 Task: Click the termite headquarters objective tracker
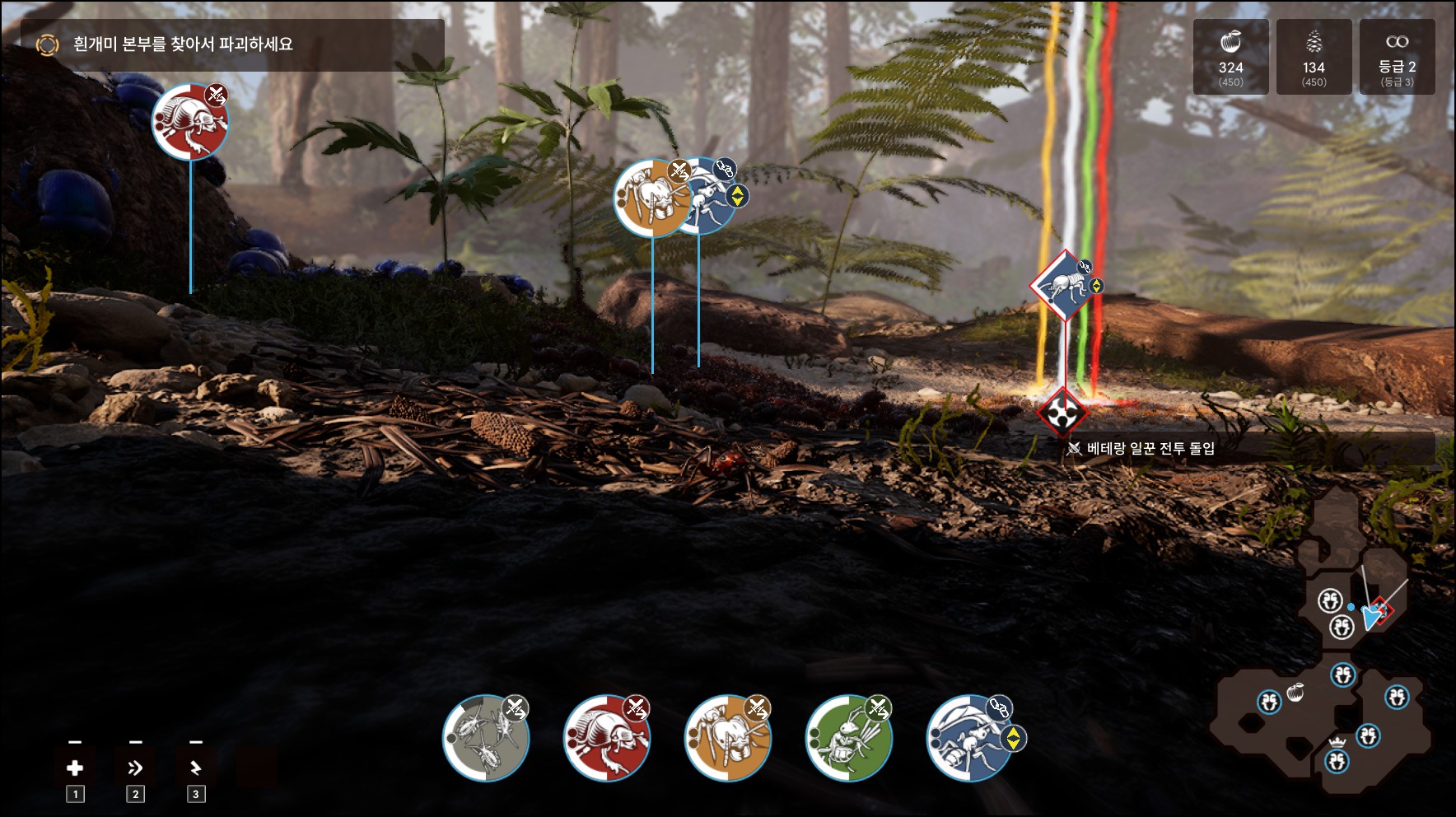[x=232, y=44]
